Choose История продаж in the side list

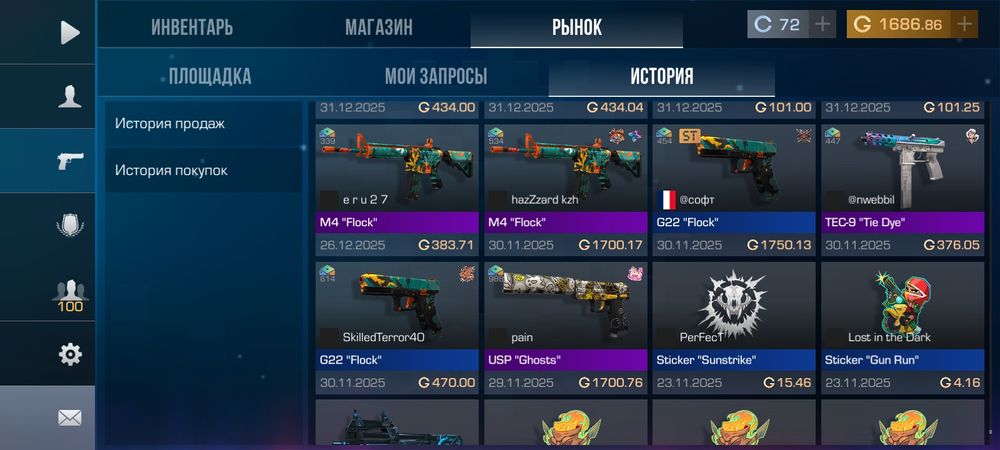[x=170, y=124]
